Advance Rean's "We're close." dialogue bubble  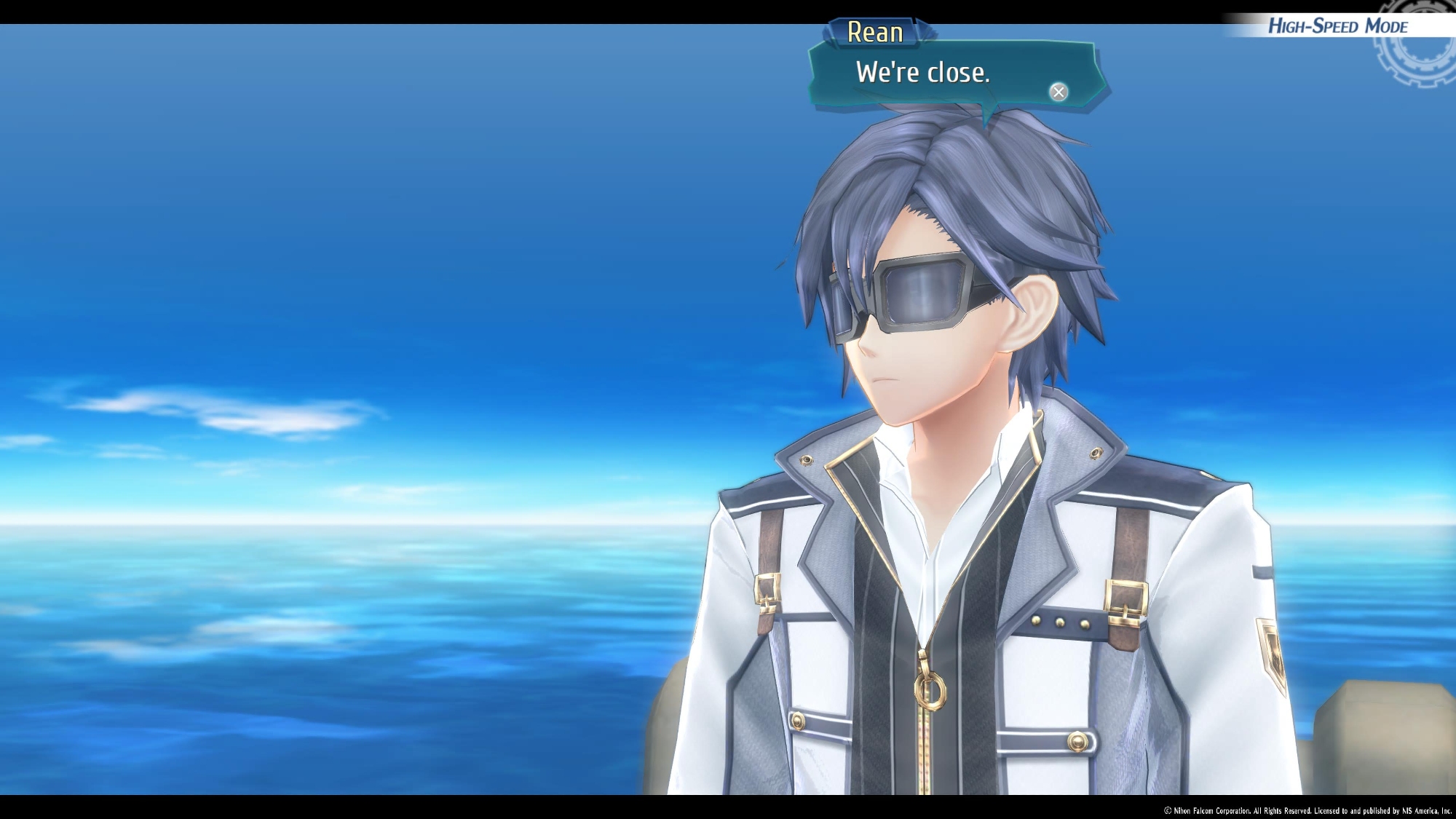1059,92
